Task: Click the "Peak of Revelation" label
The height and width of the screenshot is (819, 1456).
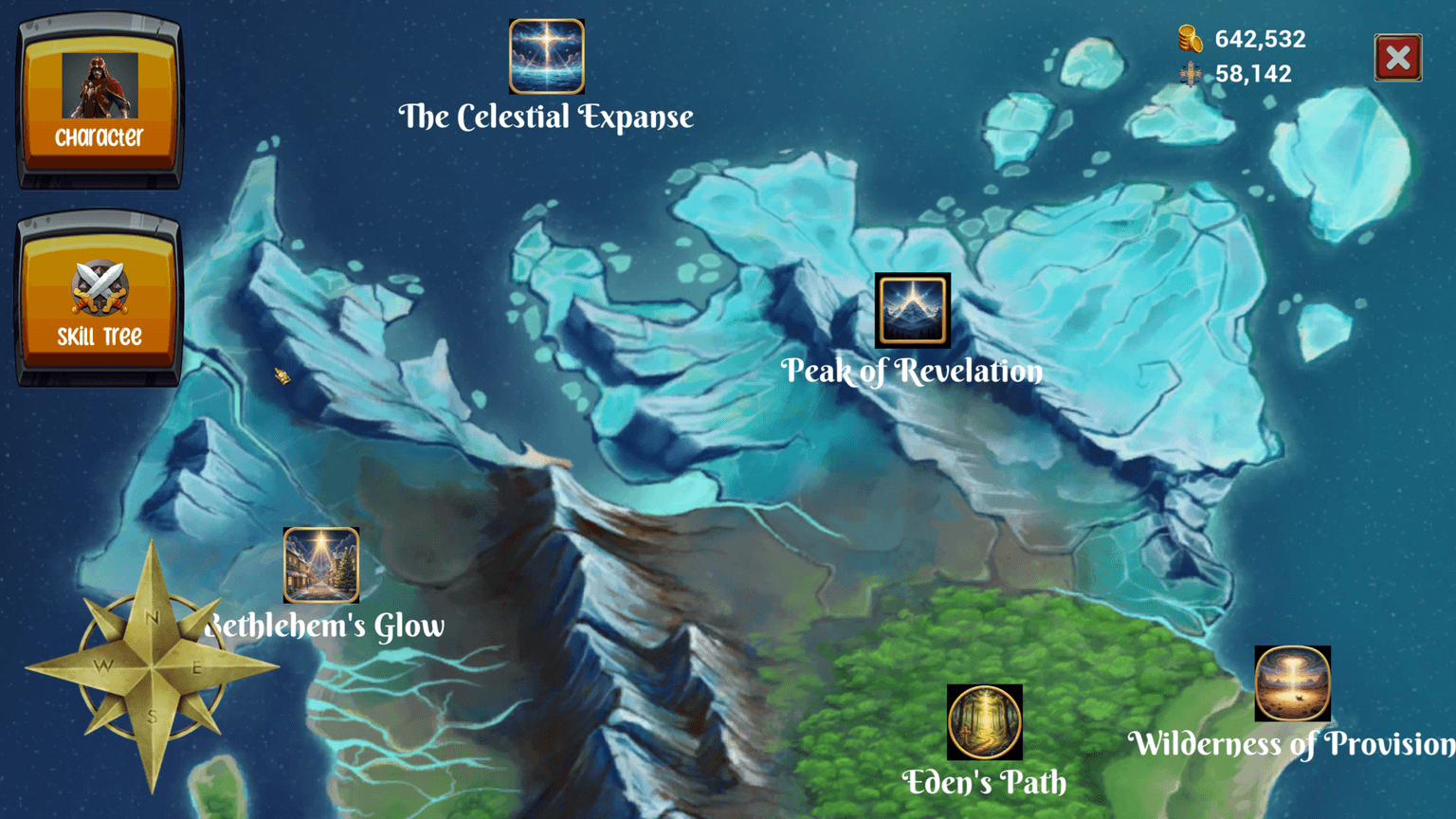Action: click(913, 372)
